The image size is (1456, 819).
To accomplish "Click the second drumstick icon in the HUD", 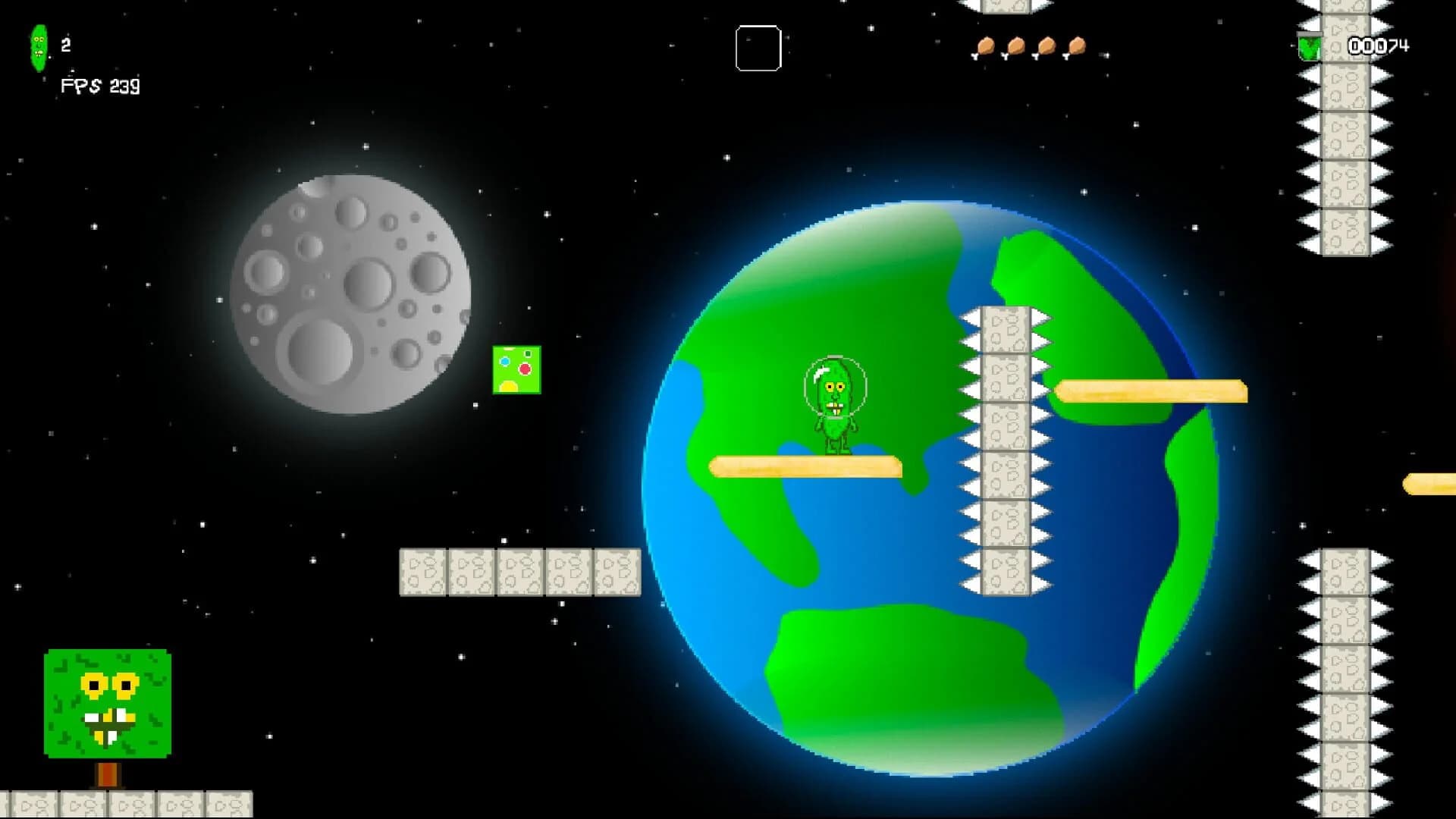I will [x=1015, y=47].
